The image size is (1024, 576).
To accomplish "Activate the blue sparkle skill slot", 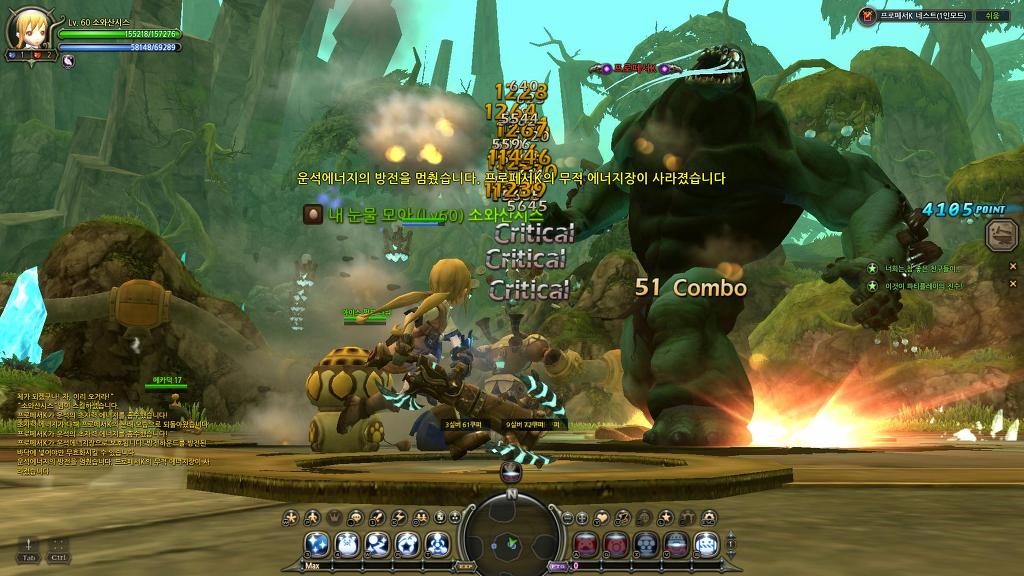I will click(318, 544).
